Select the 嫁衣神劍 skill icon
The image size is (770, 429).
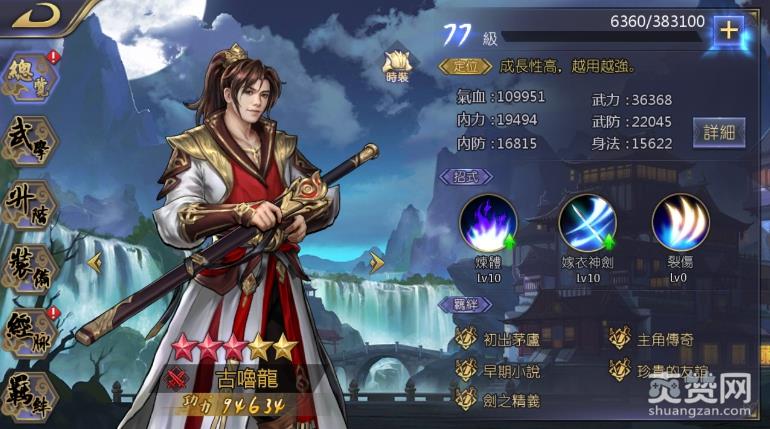coord(587,223)
